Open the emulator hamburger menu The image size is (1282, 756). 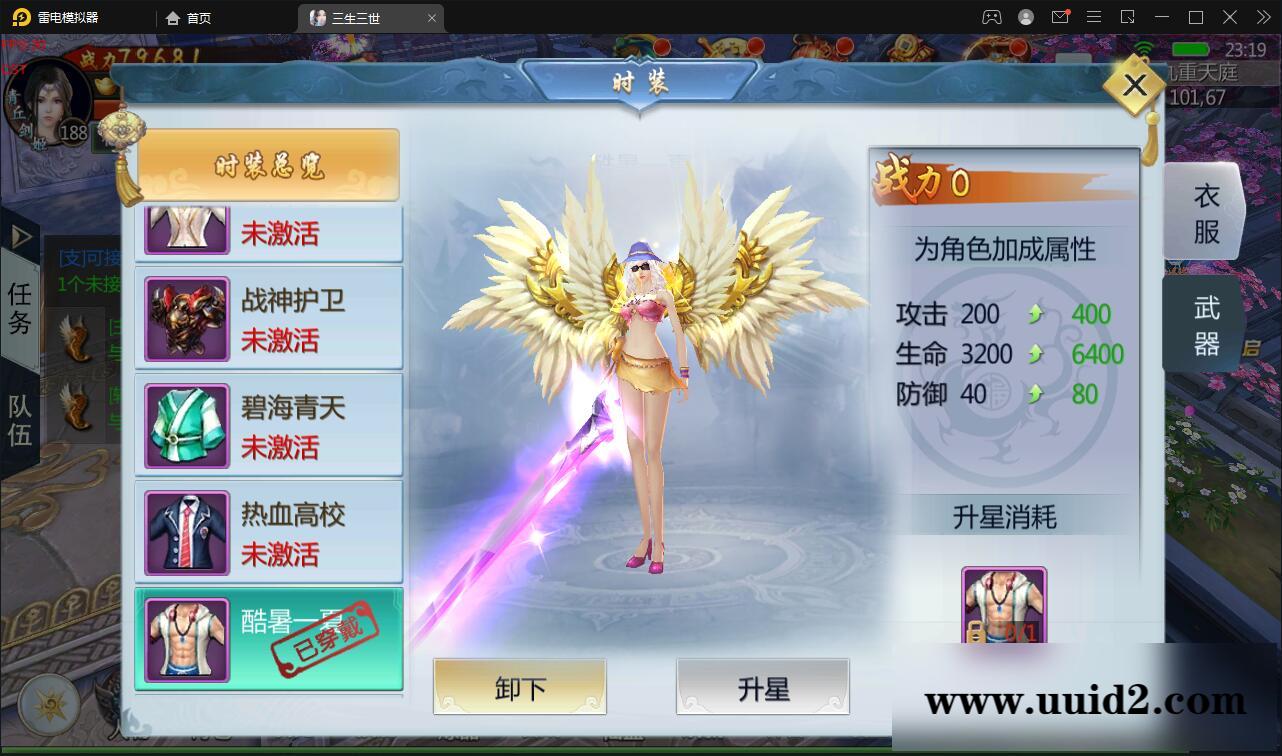(x=1095, y=17)
